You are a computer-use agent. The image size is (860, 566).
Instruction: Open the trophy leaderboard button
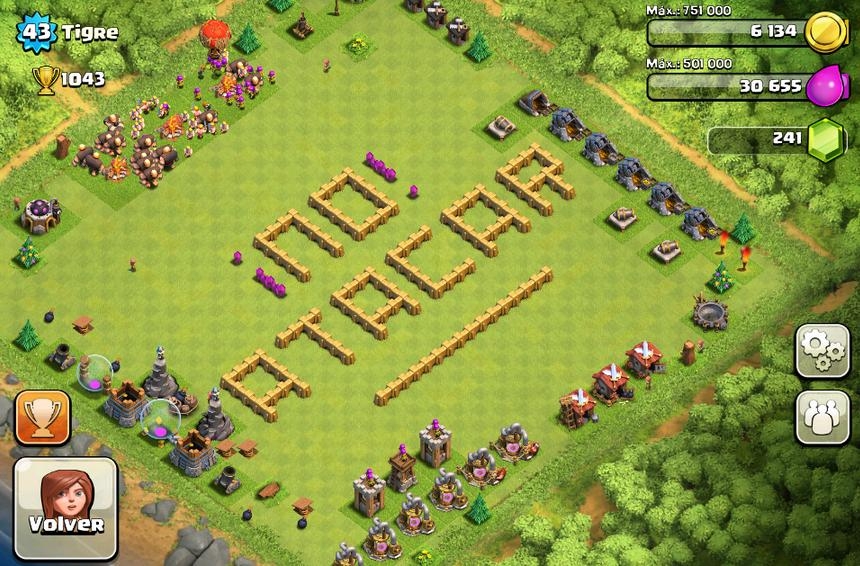(x=42, y=417)
